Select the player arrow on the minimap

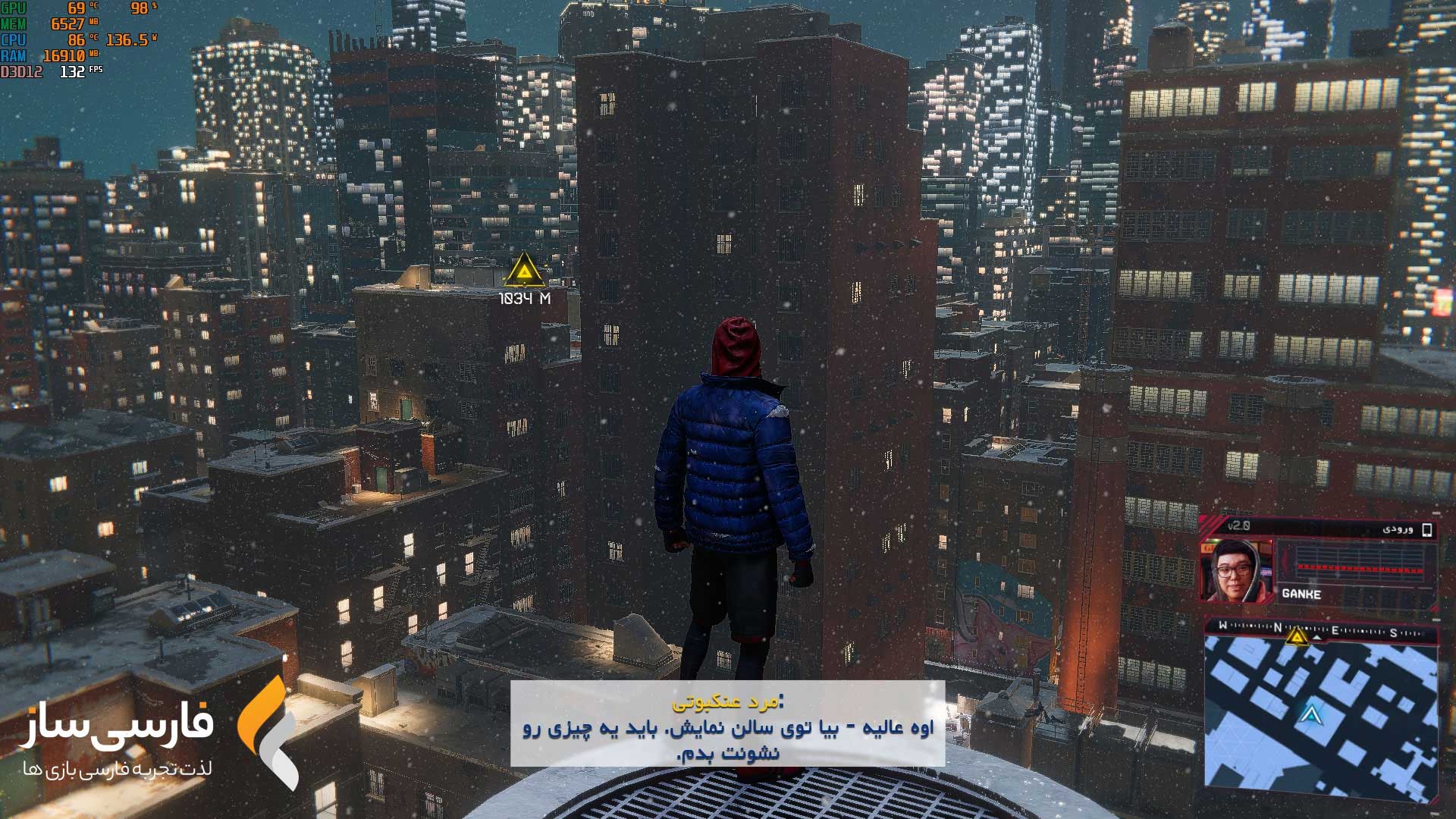[x=1310, y=714]
